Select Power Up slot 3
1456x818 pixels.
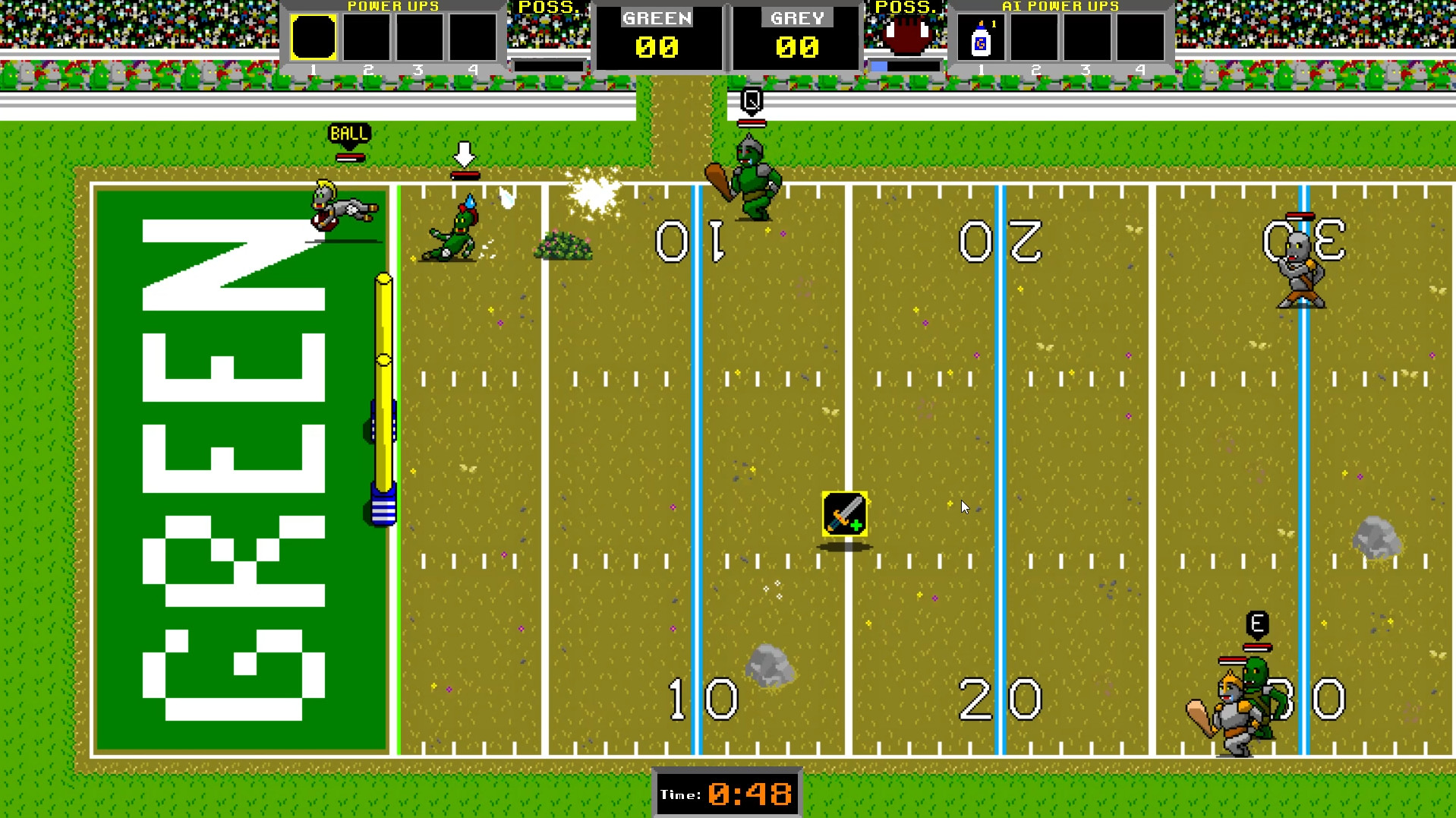click(420, 36)
